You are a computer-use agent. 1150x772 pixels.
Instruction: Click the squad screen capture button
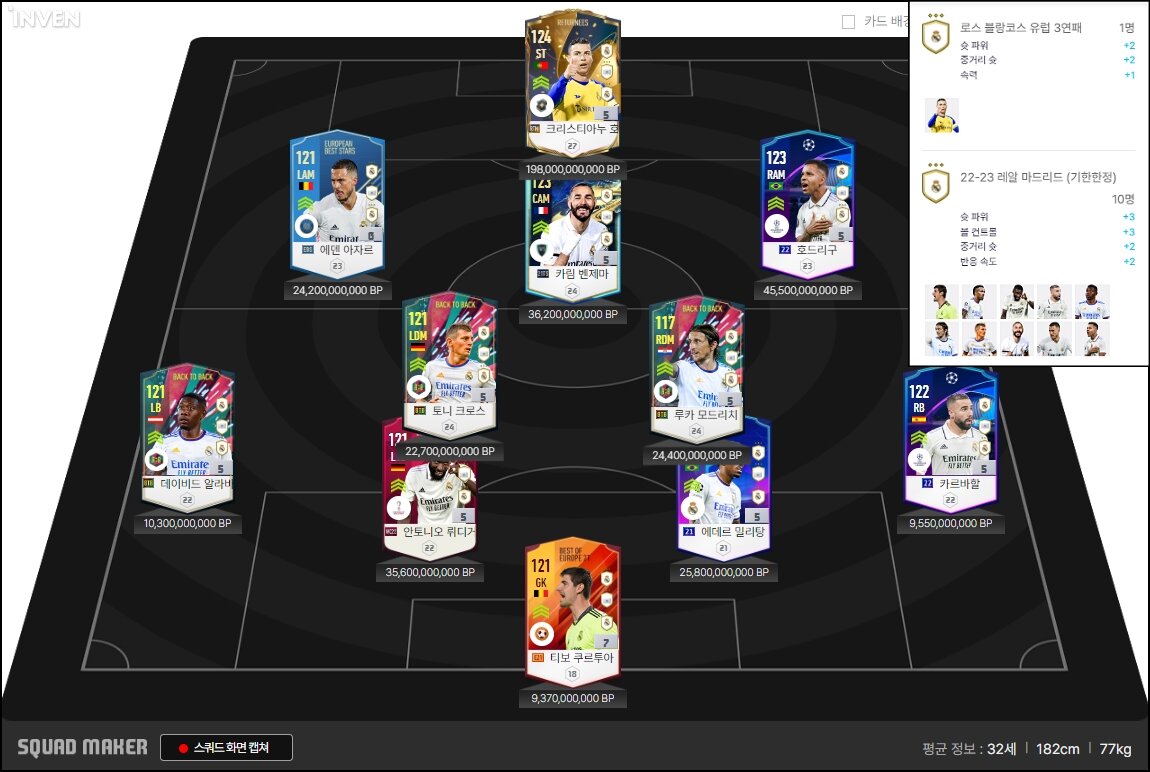click(226, 748)
